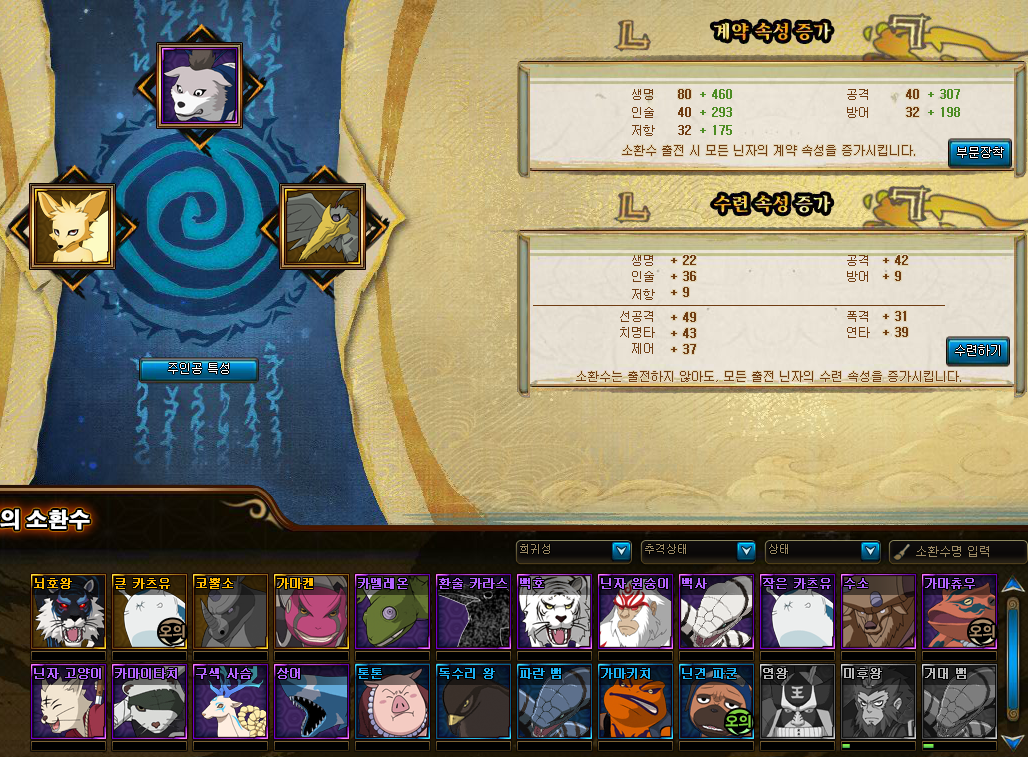Select the yellow fox summon slot

(x=70, y=226)
